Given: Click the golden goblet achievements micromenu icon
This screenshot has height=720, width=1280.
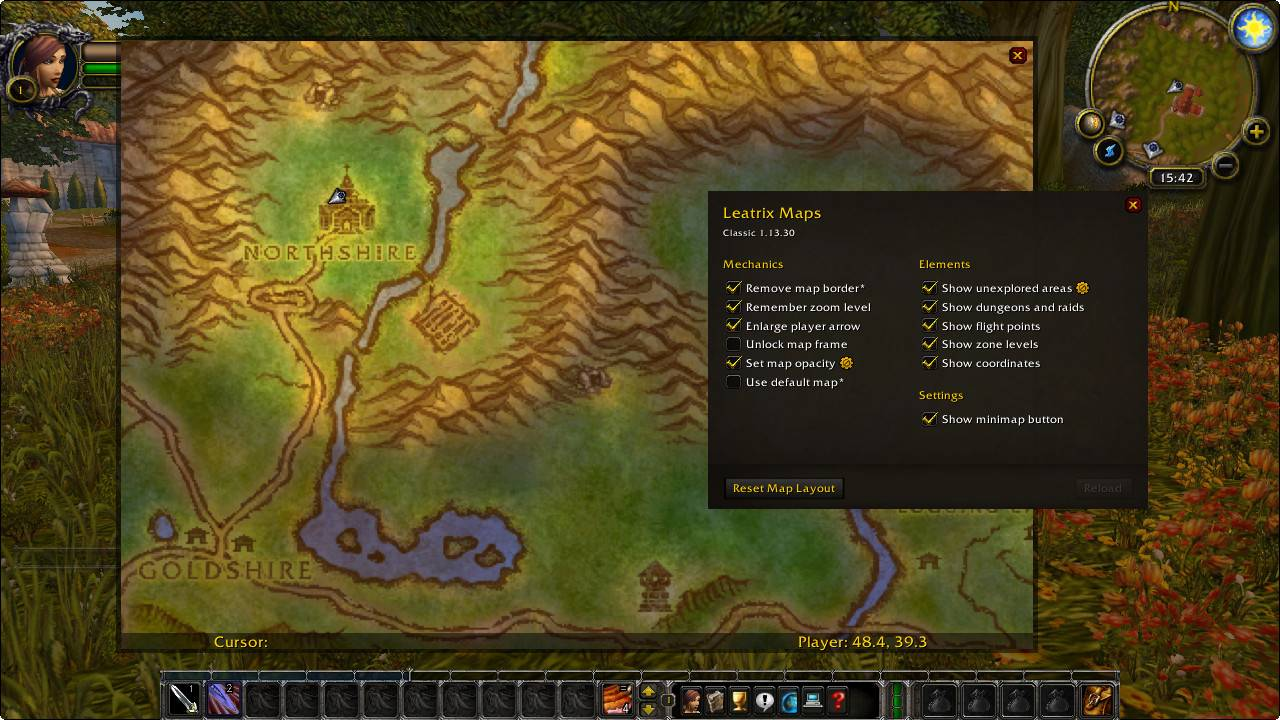Looking at the screenshot, I should coord(740,701).
